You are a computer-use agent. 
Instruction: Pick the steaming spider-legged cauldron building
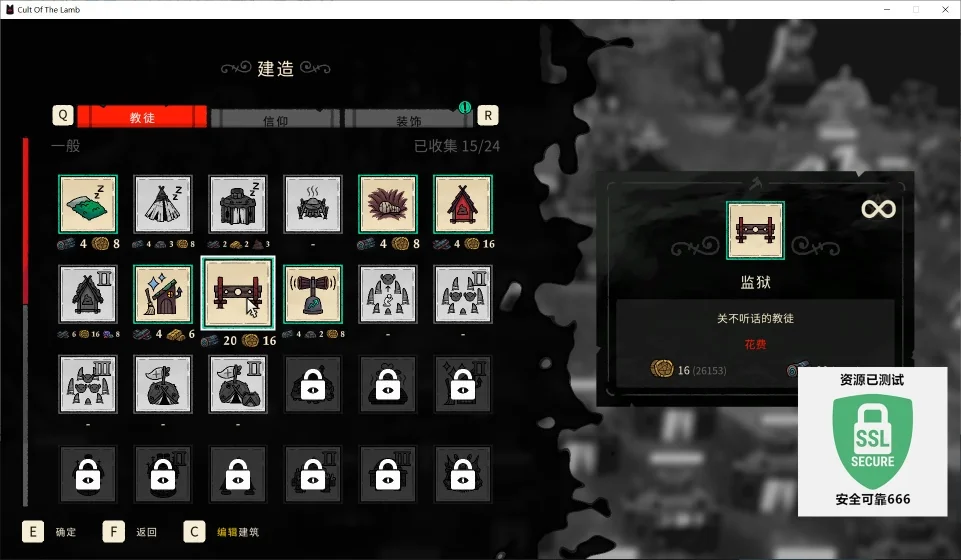[x=313, y=204]
